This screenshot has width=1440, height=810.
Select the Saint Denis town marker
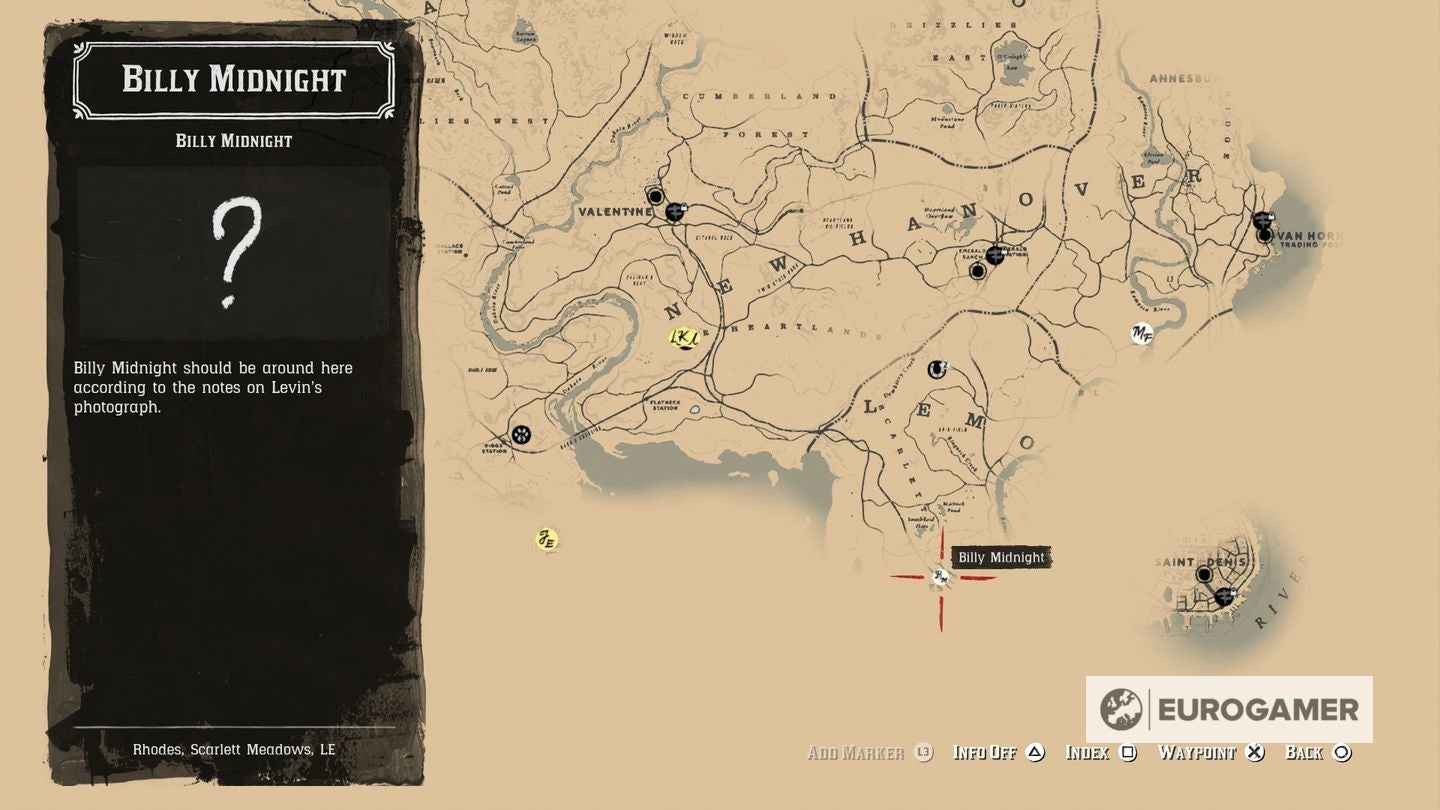1204,575
